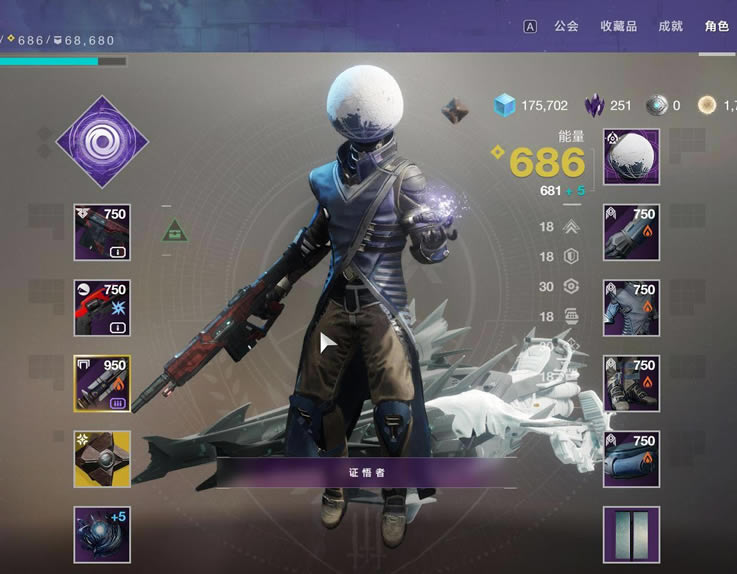The image size is (737, 574).
Task: Go to the 成就 tab
Action: [x=672, y=26]
